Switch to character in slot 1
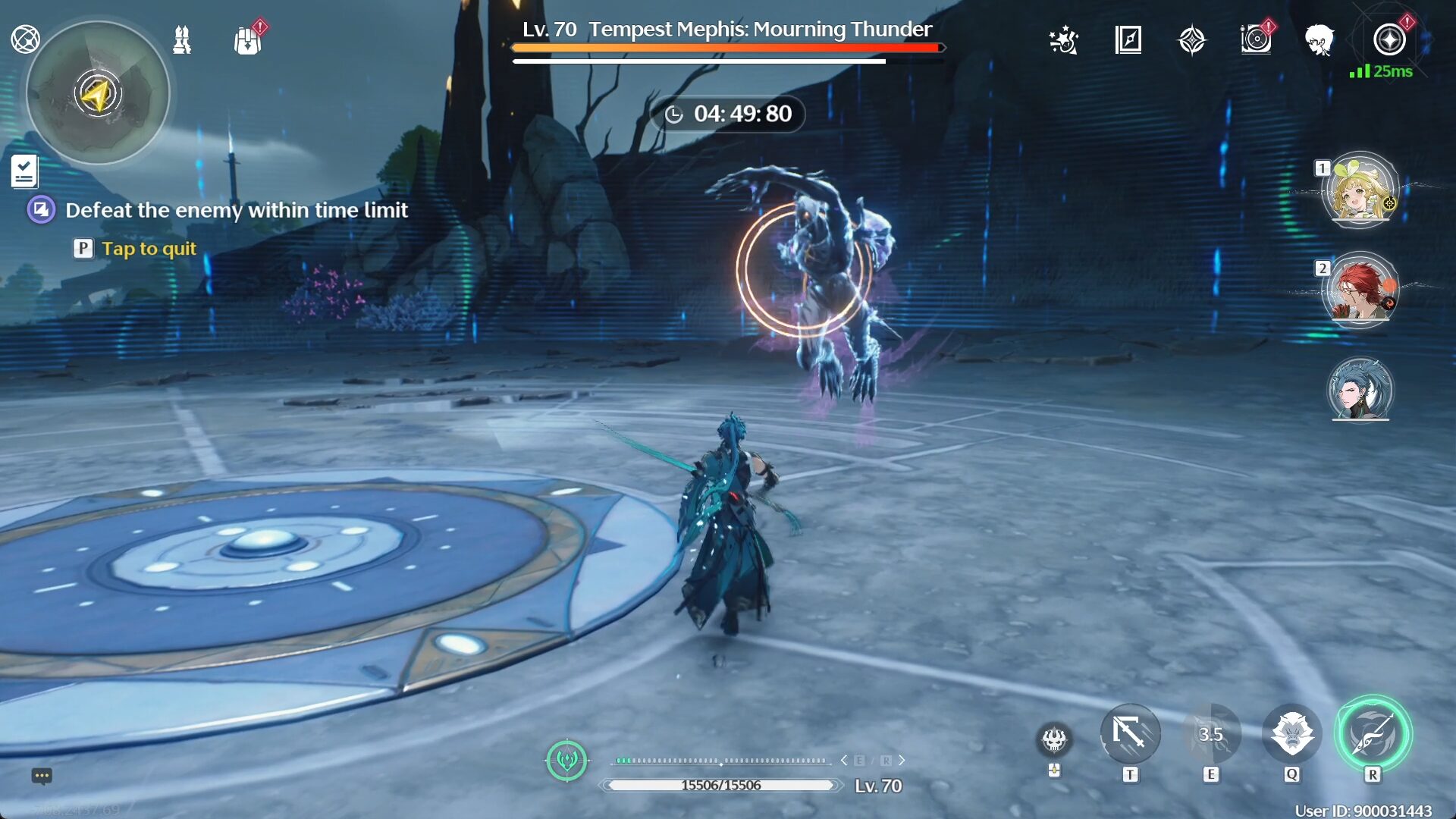This screenshot has width=1456, height=819. (x=1361, y=192)
